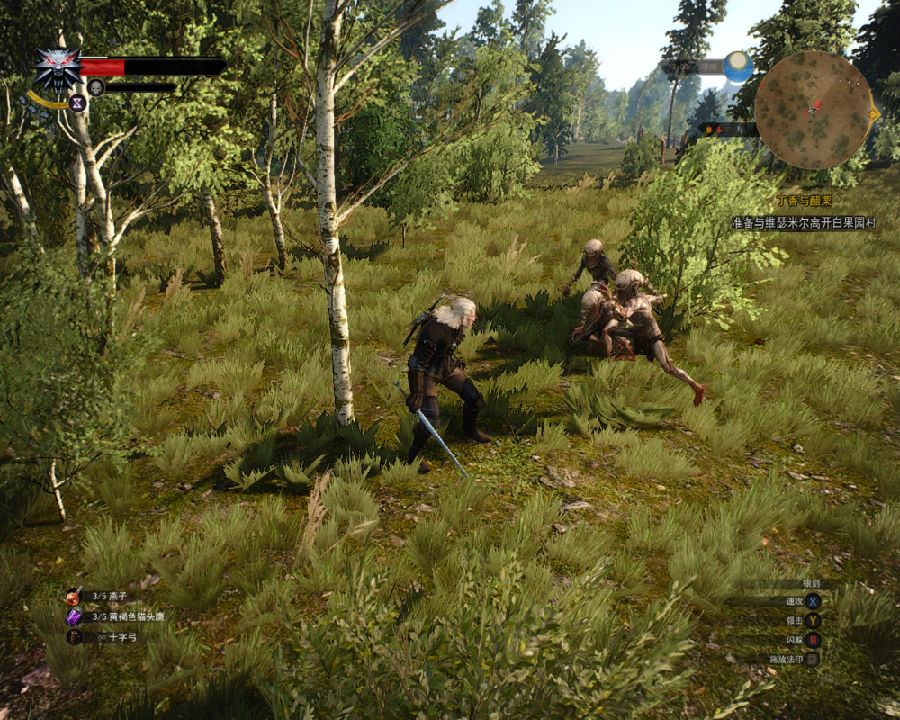The width and height of the screenshot is (900, 720).
Task: Click the sun and sky time-of-day icon
Action: click(738, 67)
